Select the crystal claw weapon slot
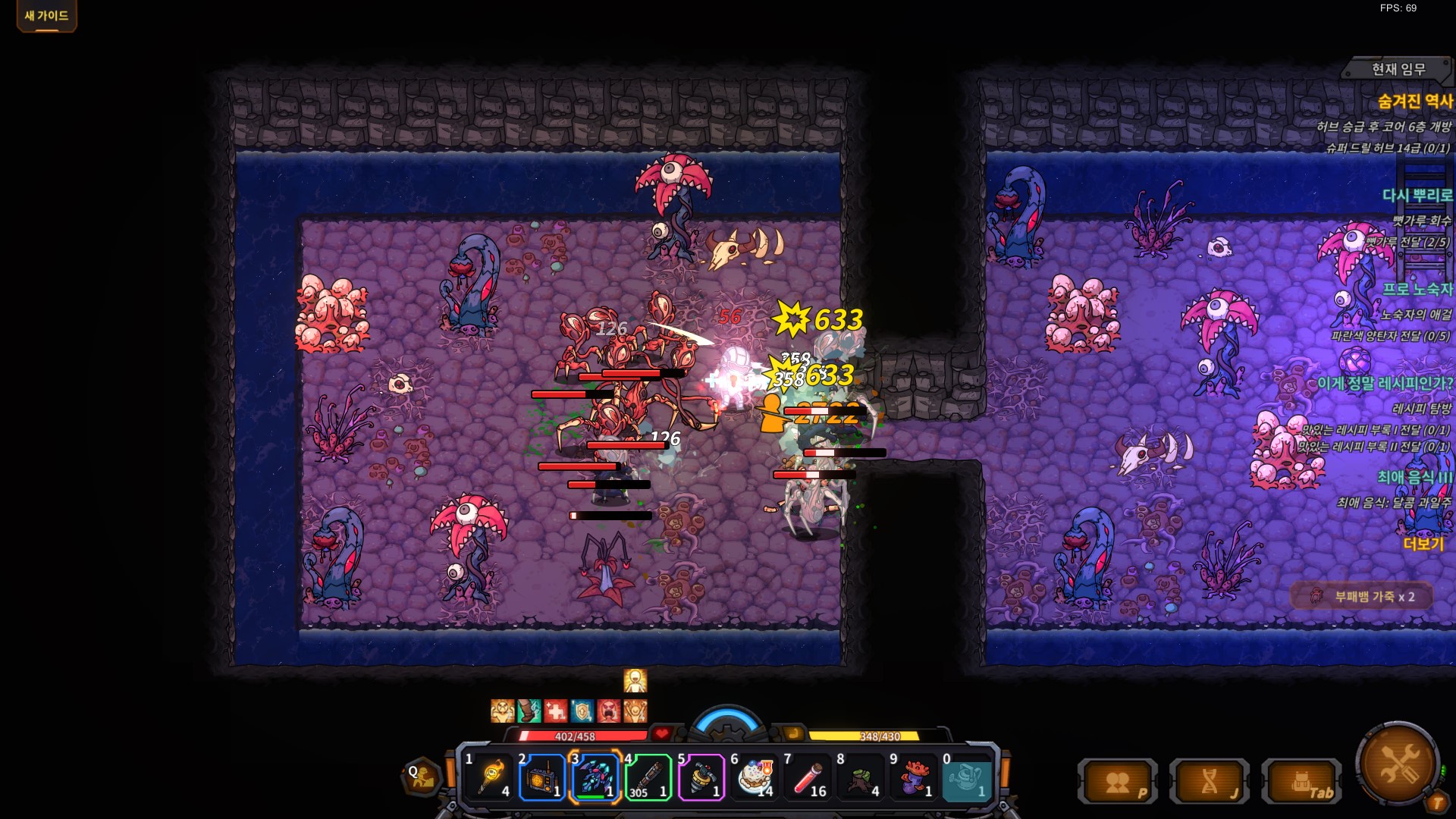Viewport: 1456px width, 819px height. click(x=595, y=777)
